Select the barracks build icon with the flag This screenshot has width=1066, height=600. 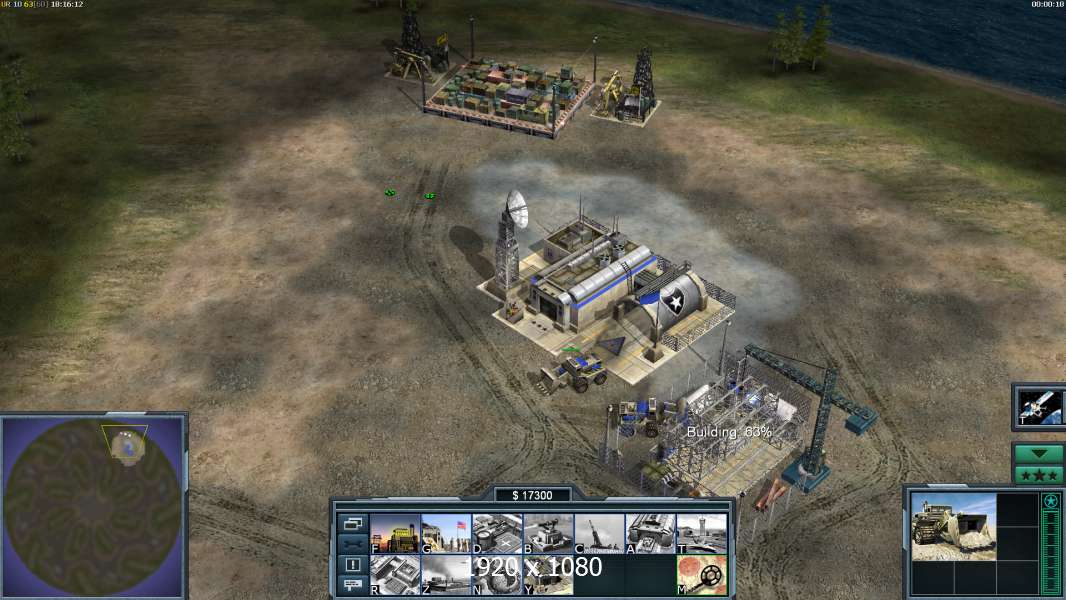coord(446,533)
